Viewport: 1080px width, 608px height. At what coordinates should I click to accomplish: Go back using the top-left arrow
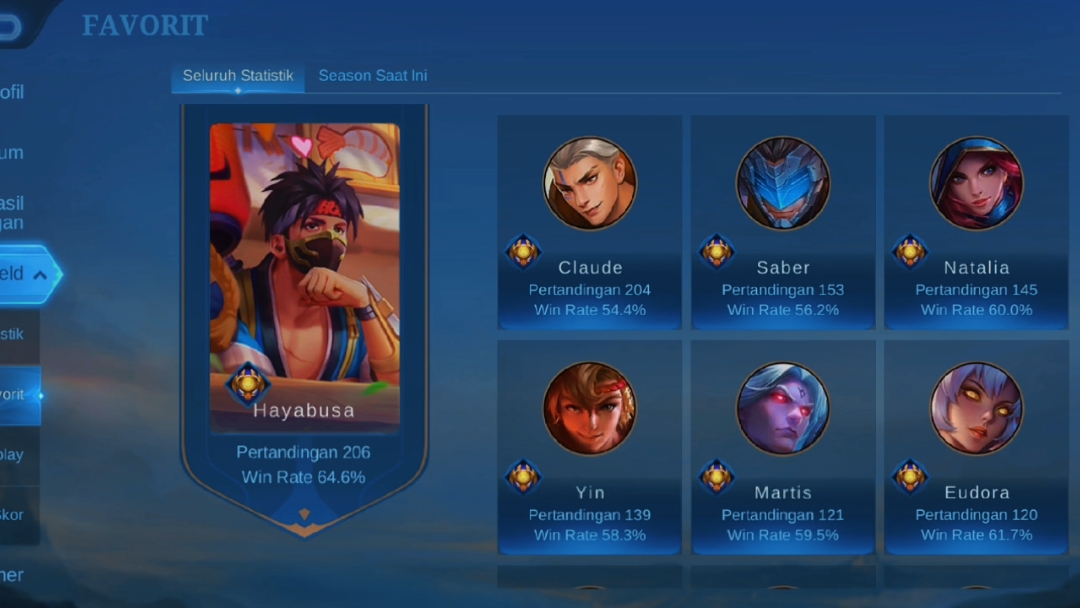tap(10, 27)
